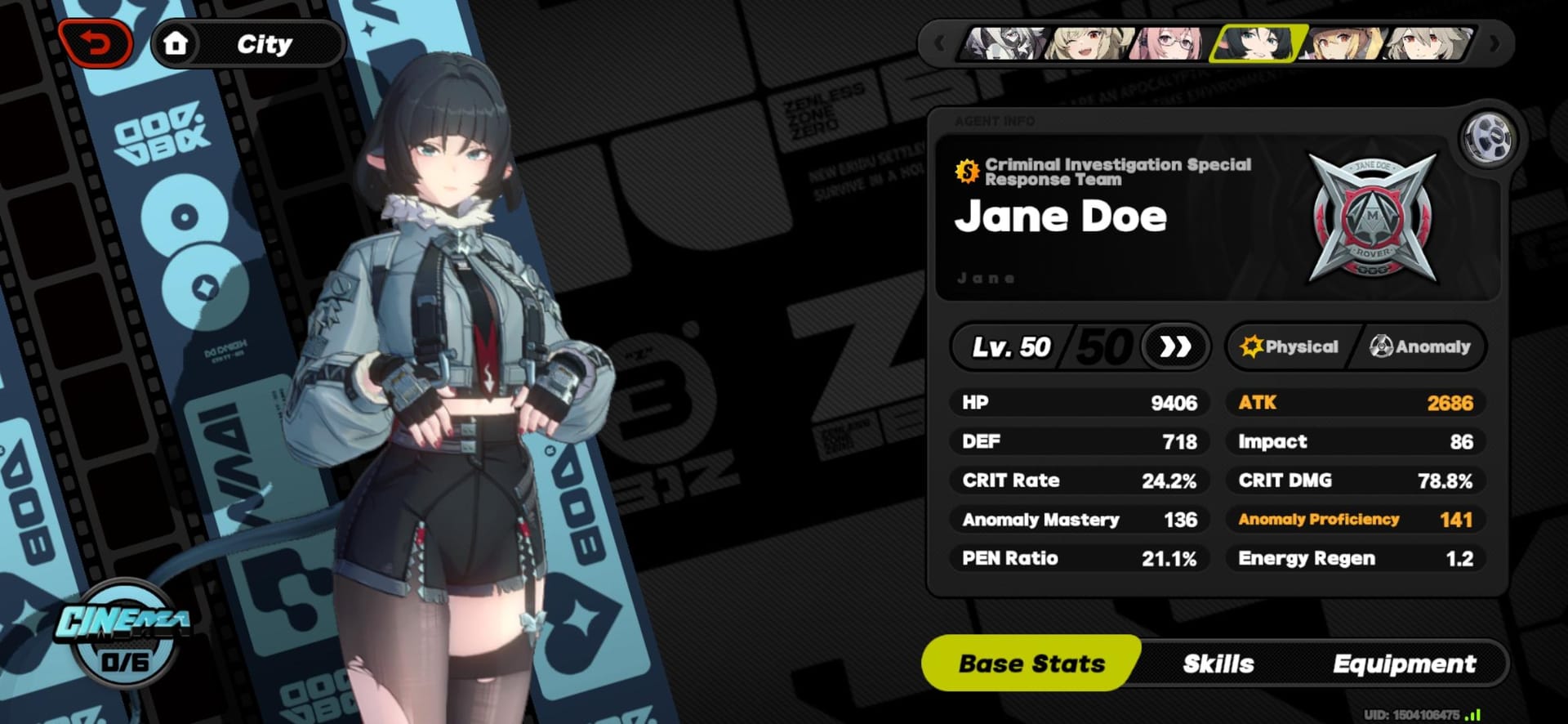Click the Anomaly specialty icon
The height and width of the screenshot is (724, 1568).
coord(1381,346)
